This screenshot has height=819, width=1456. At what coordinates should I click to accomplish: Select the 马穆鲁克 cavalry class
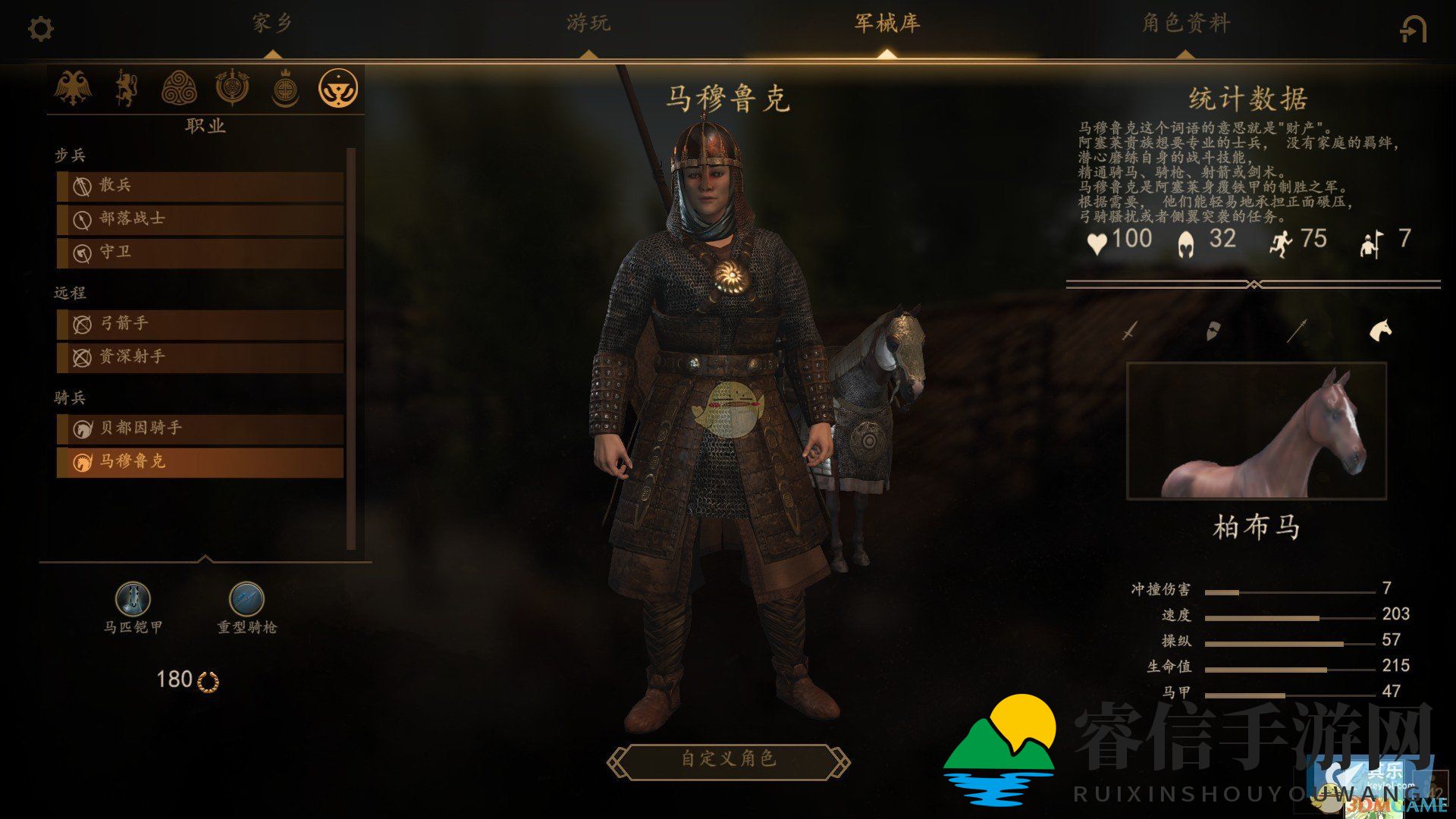pyautogui.click(x=200, y=462)
